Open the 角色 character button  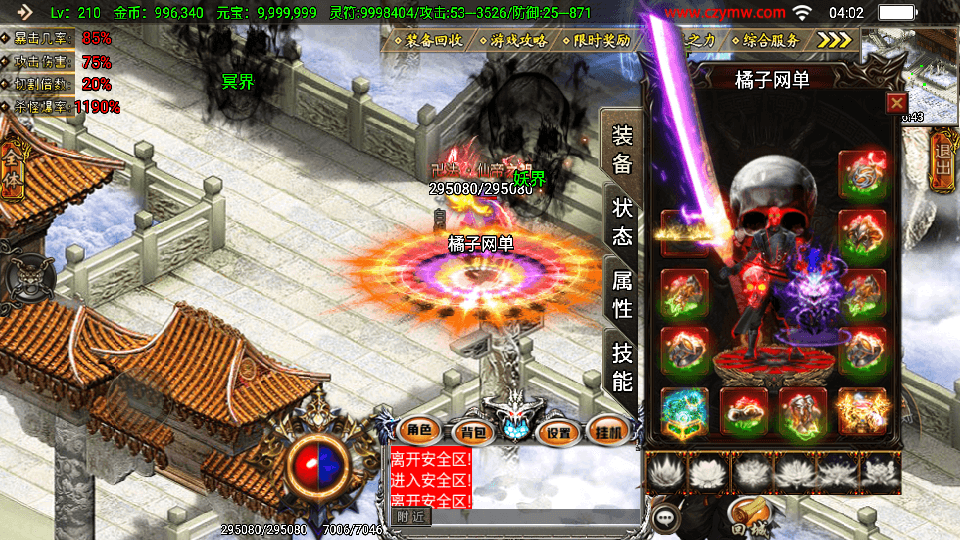pyautogui.click(x=419, y=431)
